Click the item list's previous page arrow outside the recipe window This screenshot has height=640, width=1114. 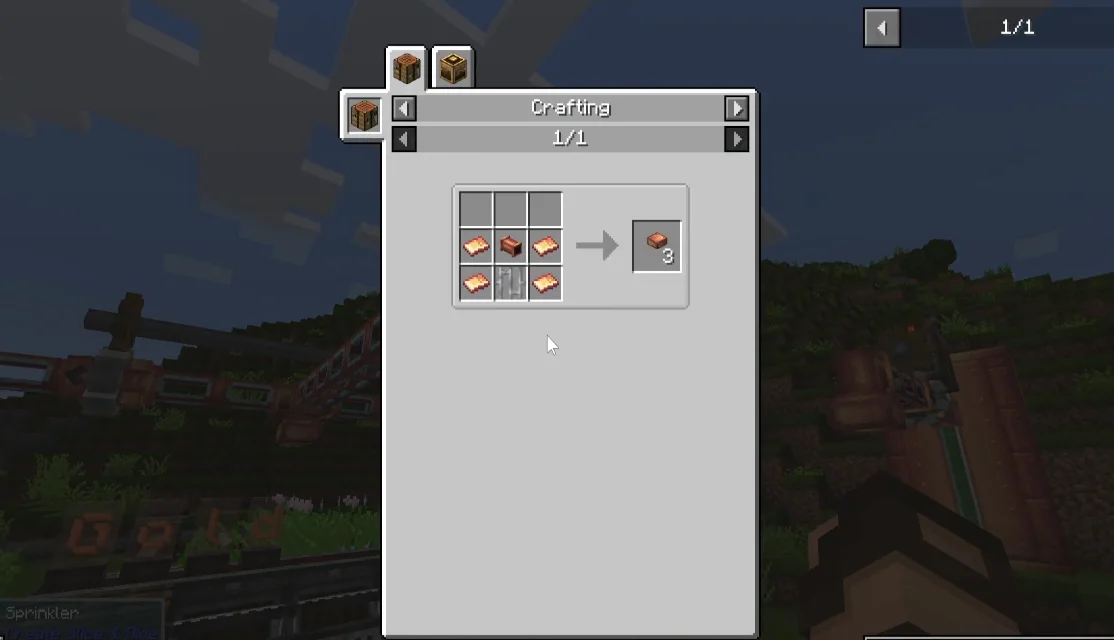(x=882, y=28)
